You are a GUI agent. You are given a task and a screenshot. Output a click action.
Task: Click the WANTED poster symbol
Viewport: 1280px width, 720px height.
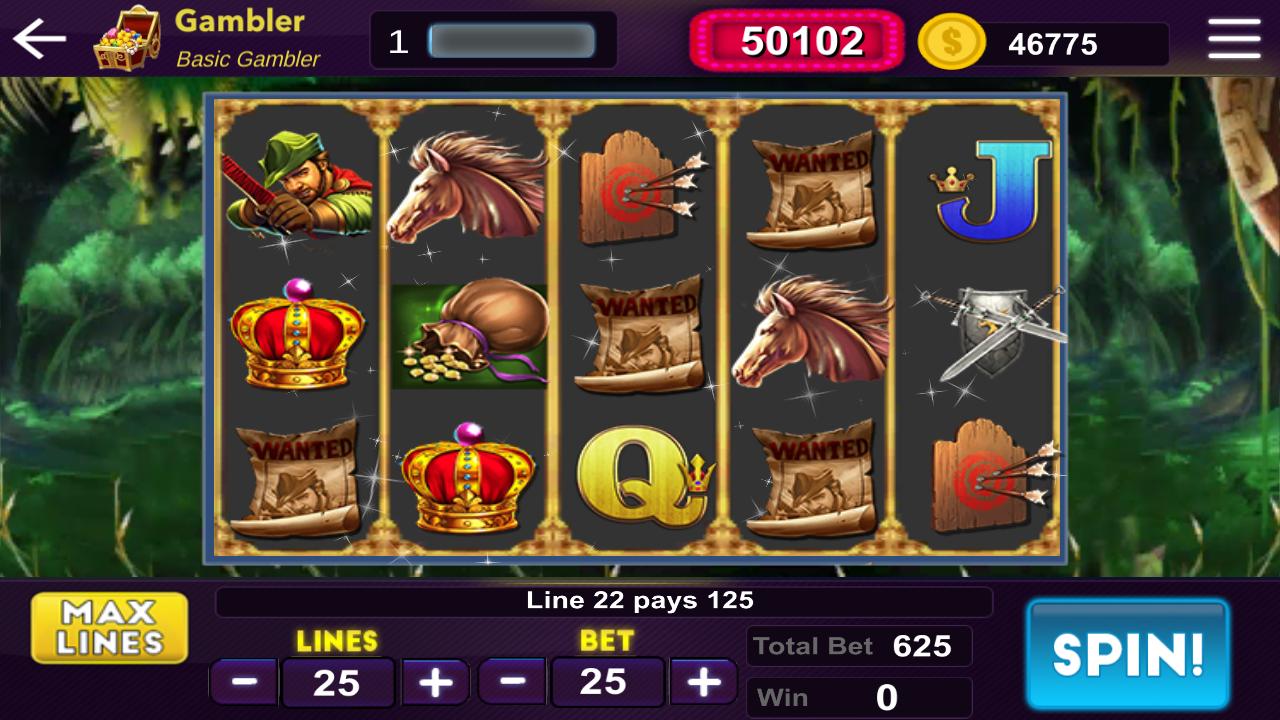tap(812, 190)
